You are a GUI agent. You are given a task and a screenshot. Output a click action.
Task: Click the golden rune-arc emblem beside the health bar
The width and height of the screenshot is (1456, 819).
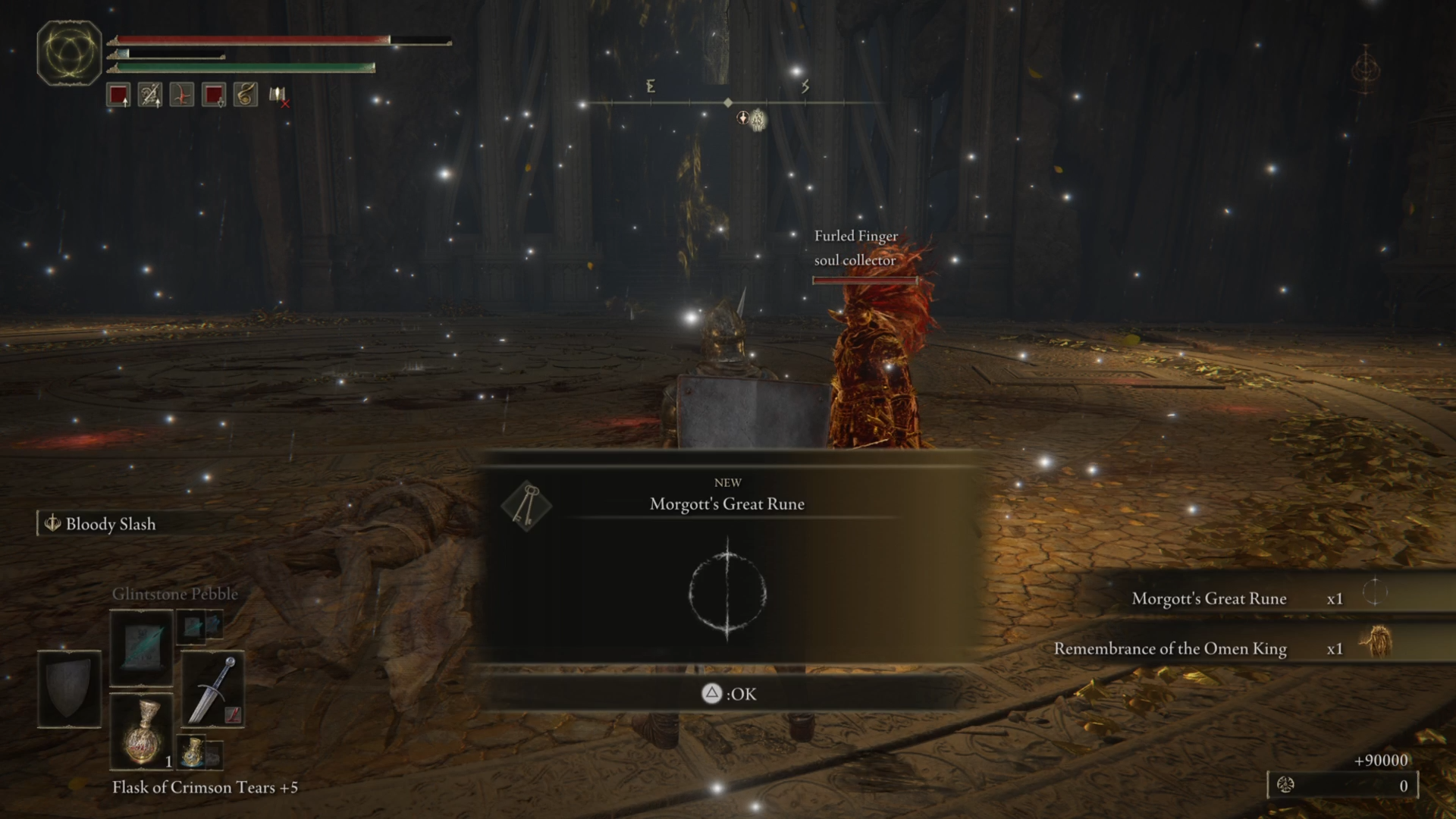(69, 52)
